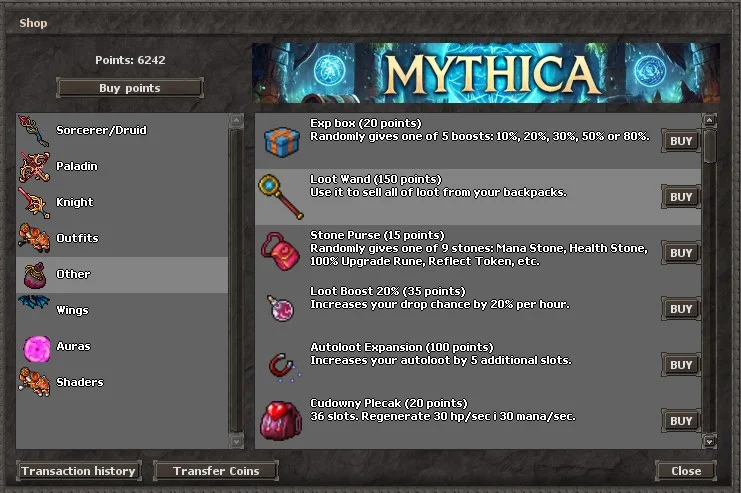
Task: Purchase the Autoloot Expansion
Action: (681, 365)
